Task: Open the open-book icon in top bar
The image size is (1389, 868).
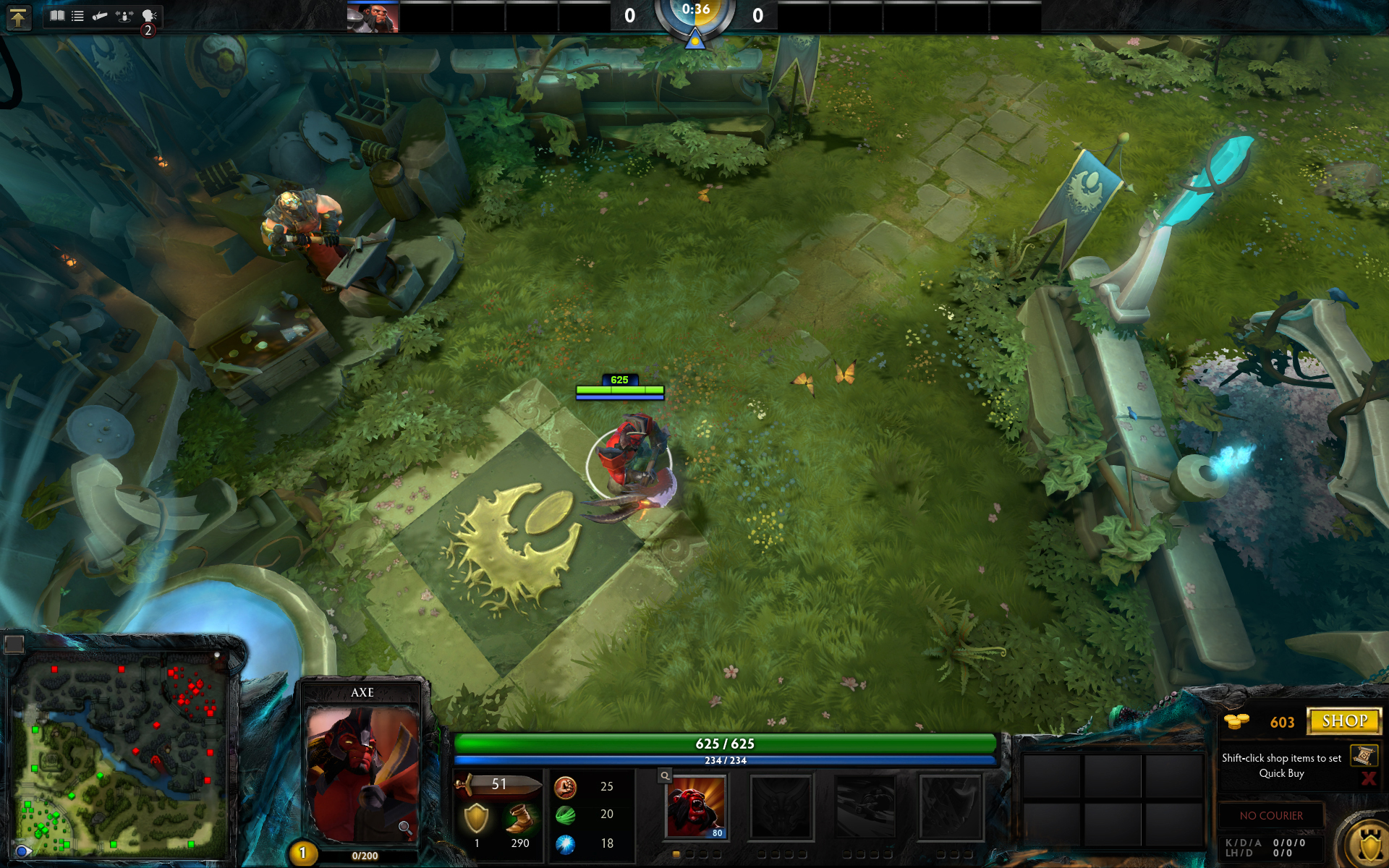Action: click(x=57, y=16)
